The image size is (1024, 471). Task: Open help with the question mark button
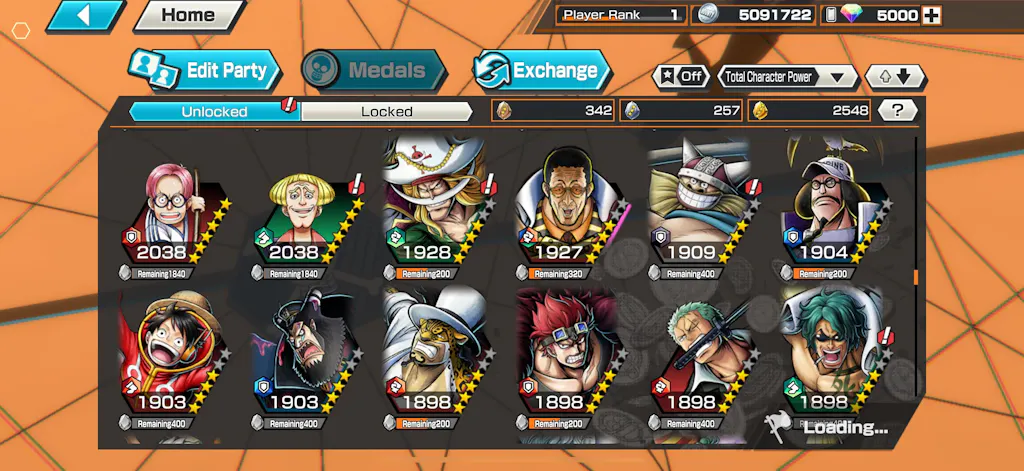point(898,111)
